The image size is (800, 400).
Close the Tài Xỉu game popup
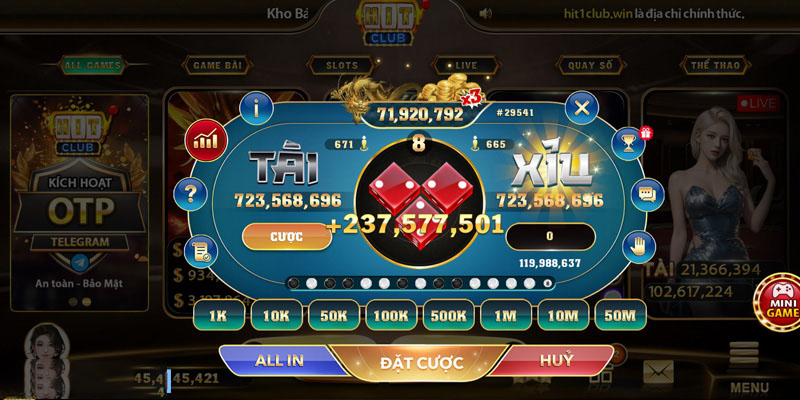pos(581,107)
